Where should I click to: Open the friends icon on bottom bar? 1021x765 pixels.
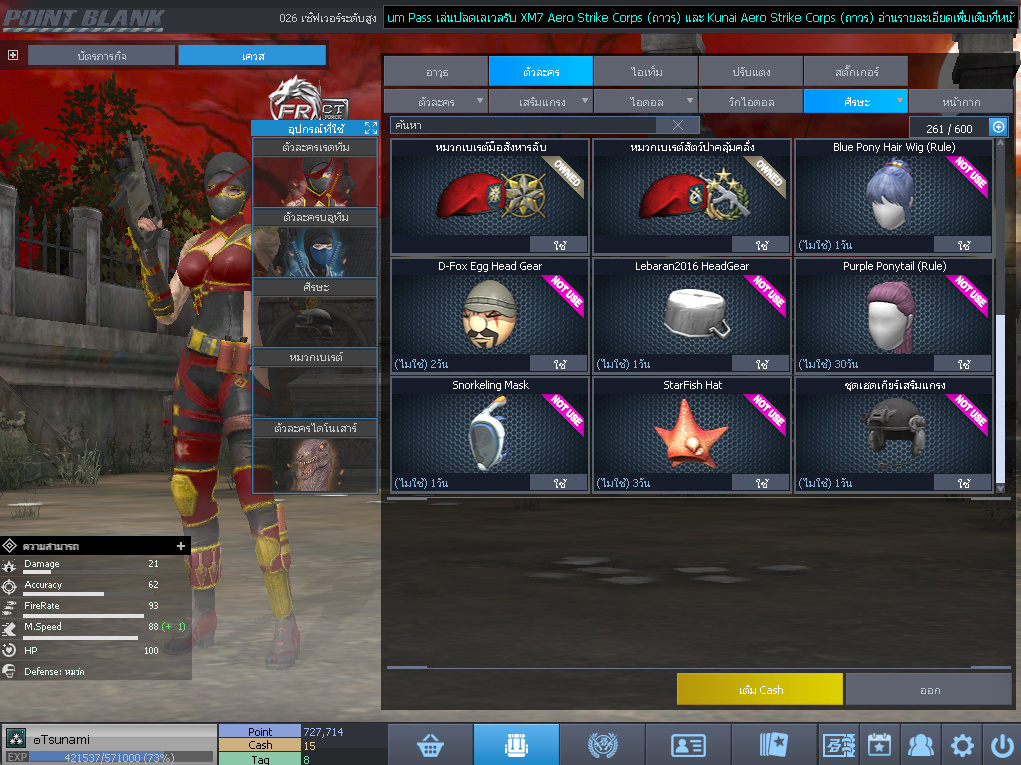[x=920, y=745]
